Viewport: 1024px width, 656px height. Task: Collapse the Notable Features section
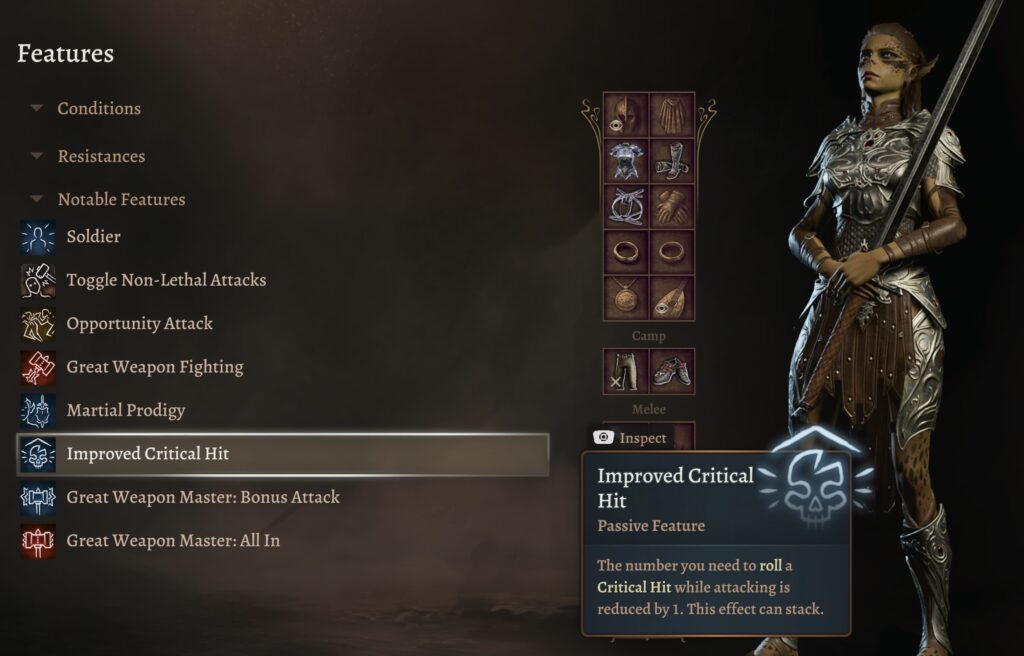pyautogui.click(x=37, y=199)
